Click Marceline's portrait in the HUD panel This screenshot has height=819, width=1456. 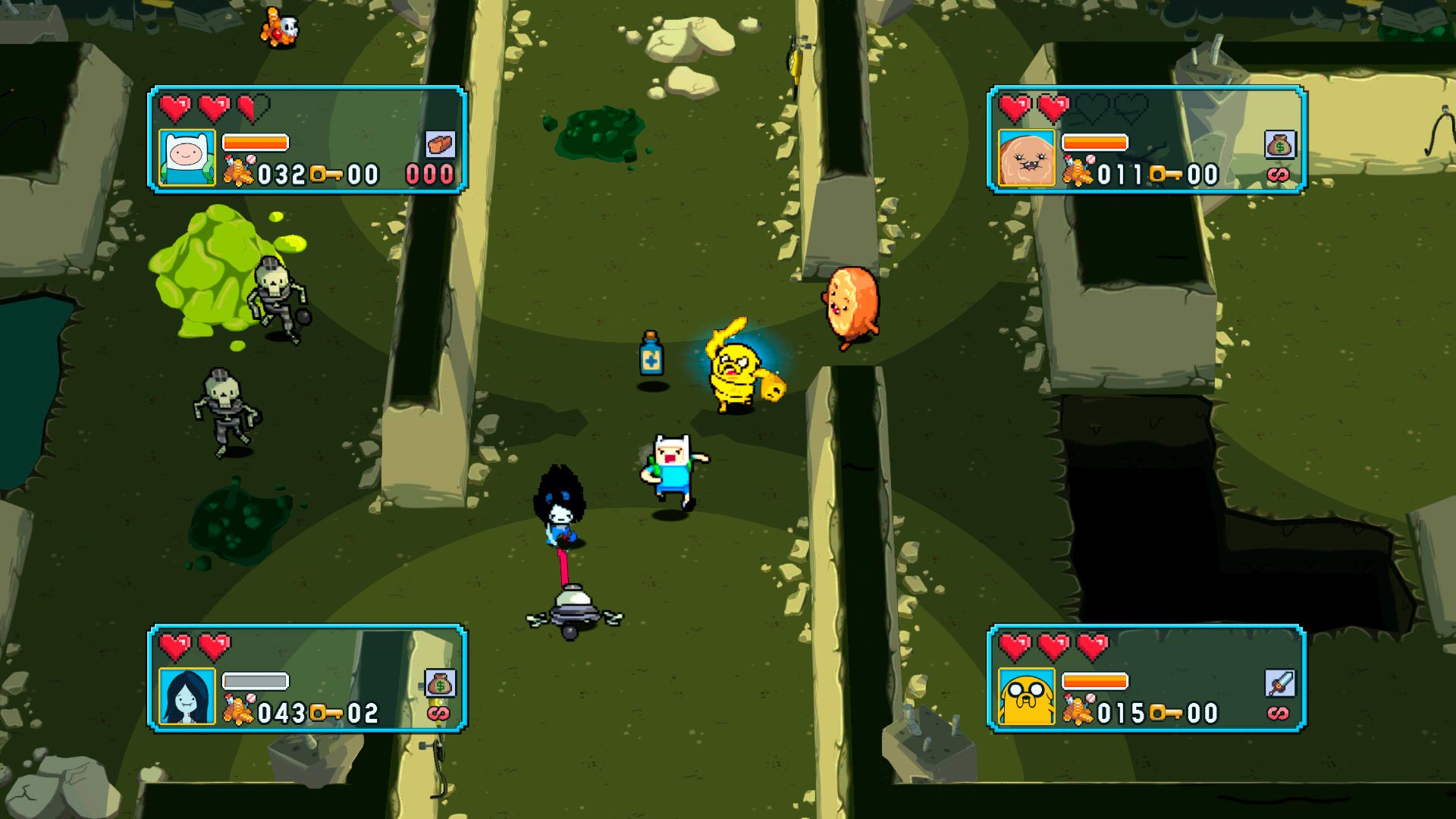pos(187,696)
